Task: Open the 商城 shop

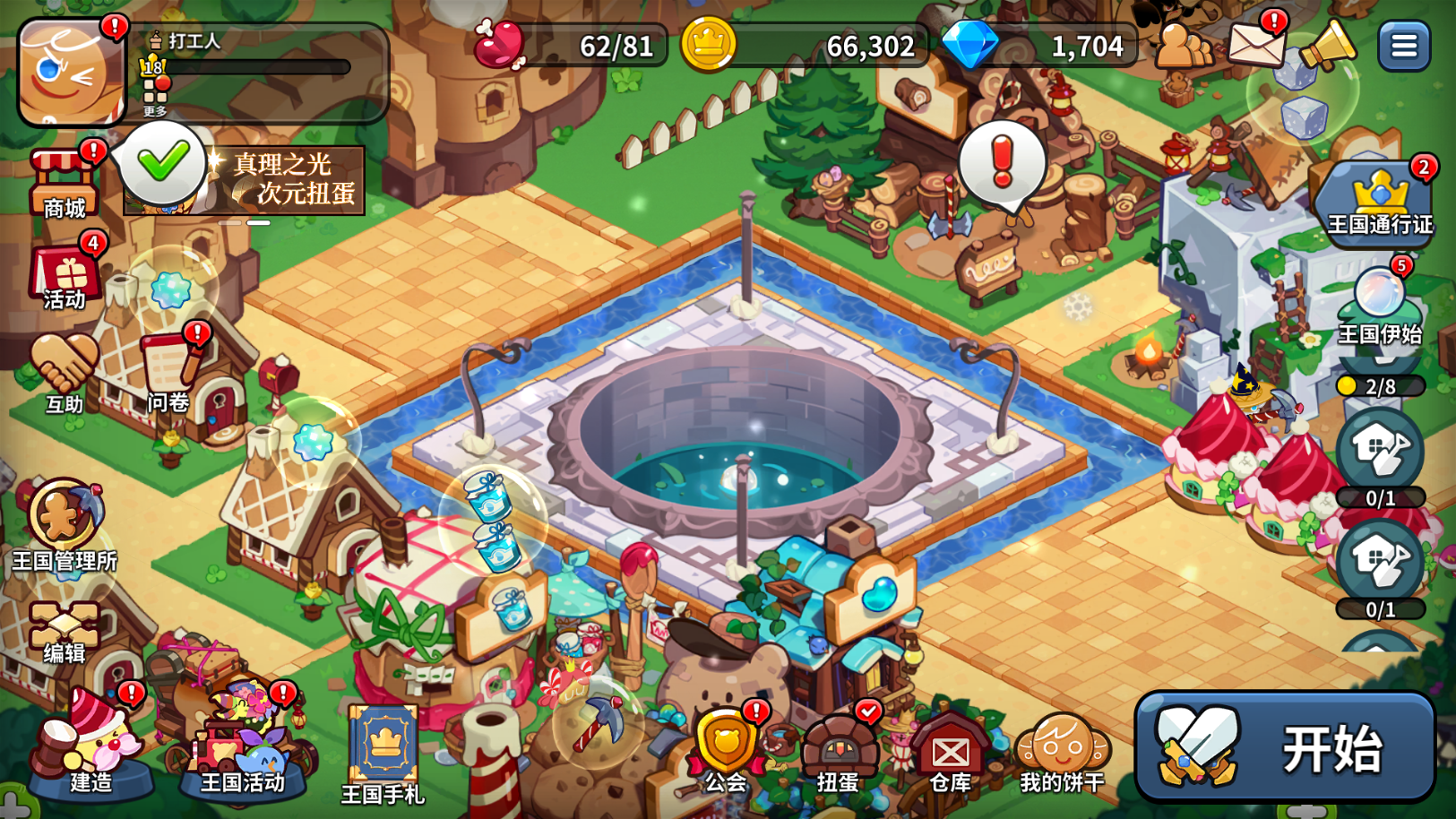Action: (x=65, y=184)
